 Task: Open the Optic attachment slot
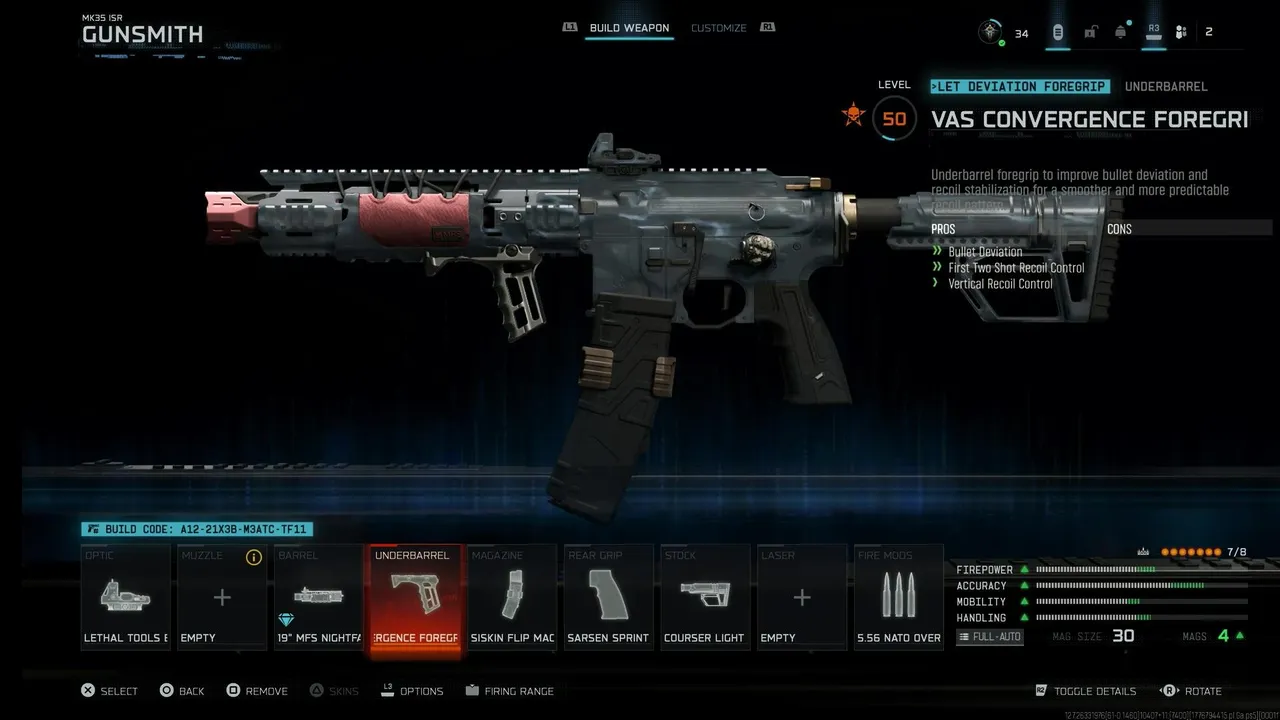pyautogui.click(x=126, y=597)
